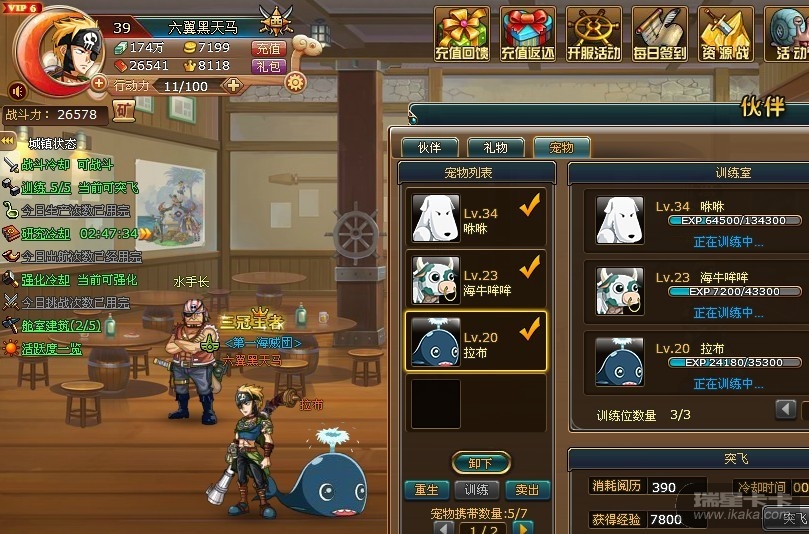Click the 卸下 unequip button
This screenshot has height=534, width=809.
pos(481,463)
